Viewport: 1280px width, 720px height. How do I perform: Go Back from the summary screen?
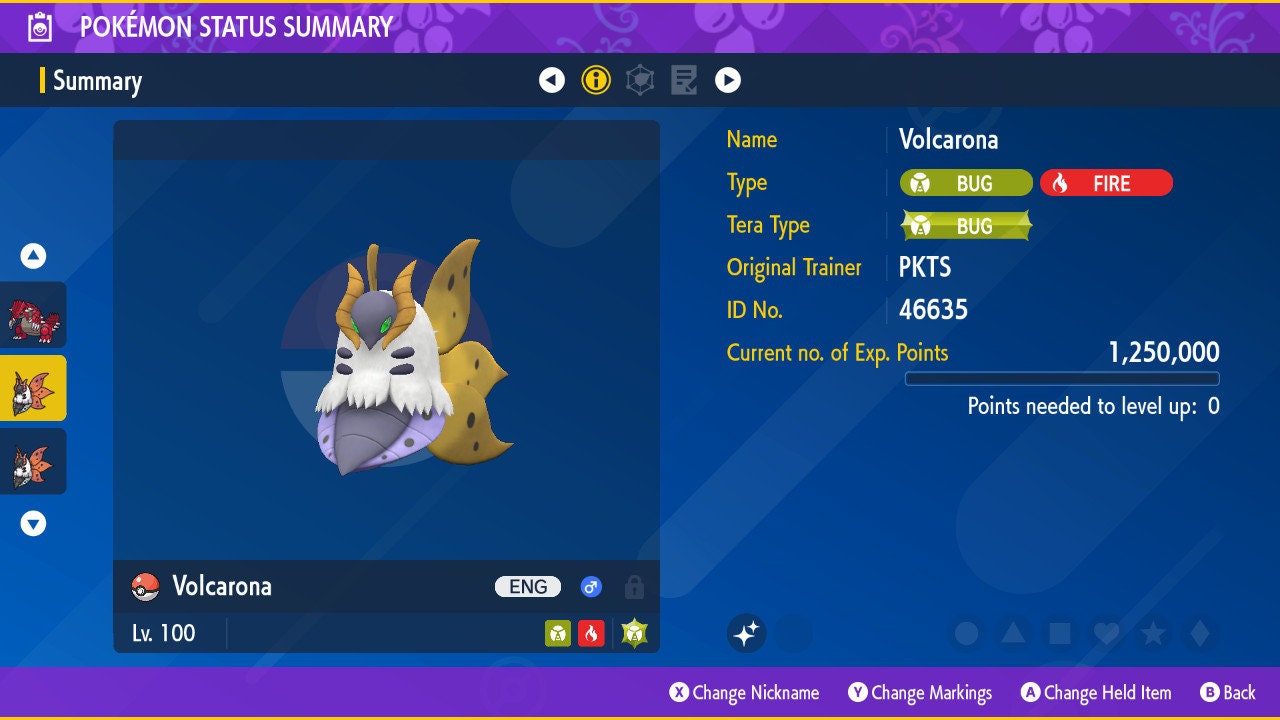click(x=1228, y=692)
